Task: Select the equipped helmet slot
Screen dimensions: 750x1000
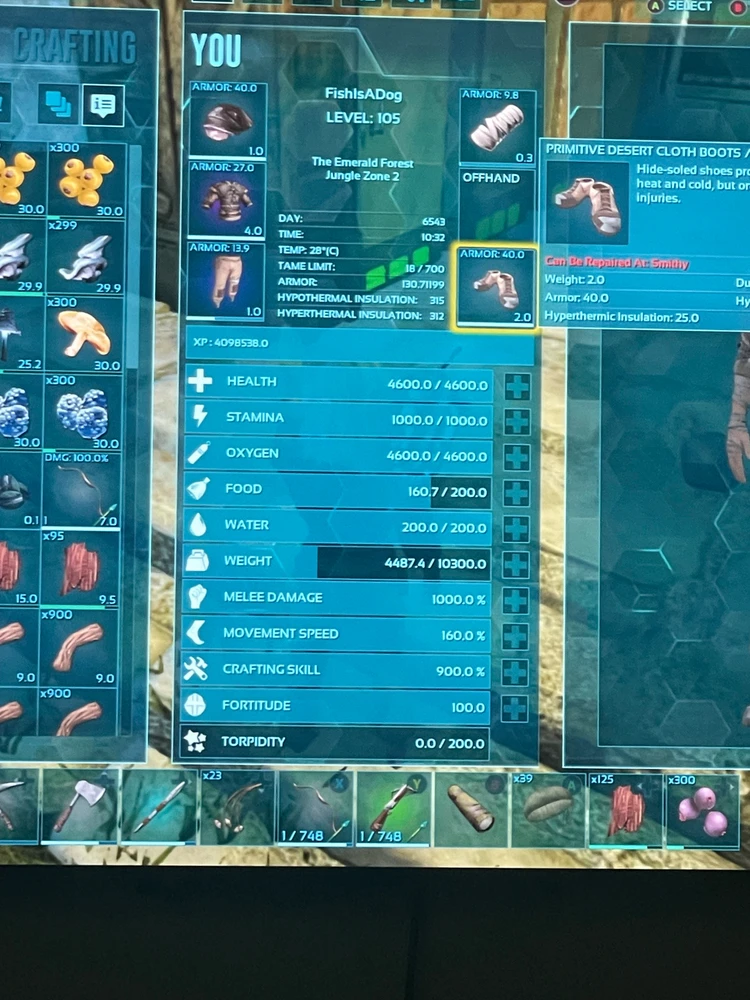Action: [228, 121]
